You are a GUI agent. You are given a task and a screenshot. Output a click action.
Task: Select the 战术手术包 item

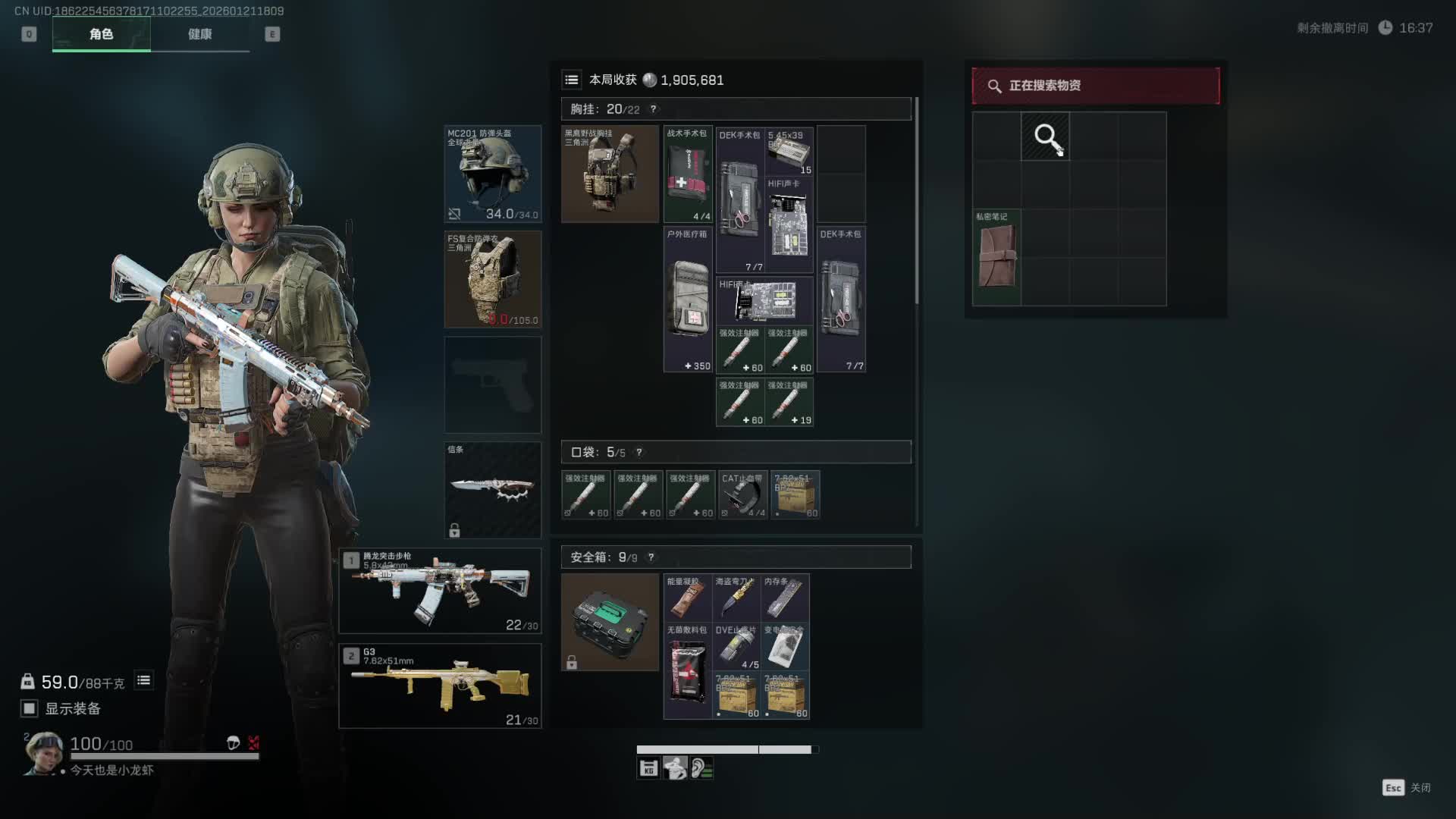(x=688, y=174)
